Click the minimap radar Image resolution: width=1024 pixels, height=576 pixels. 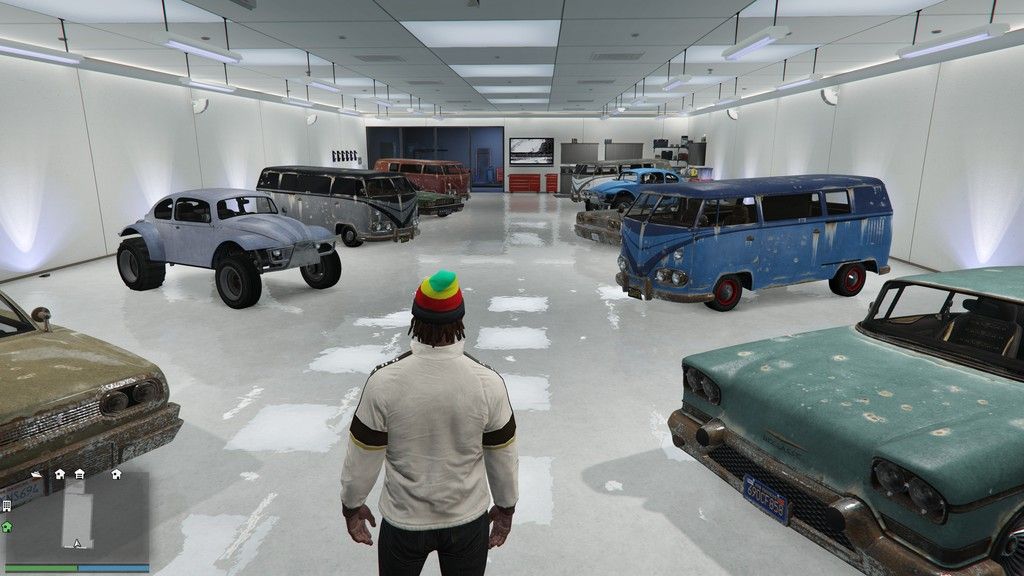click(77, 516)
